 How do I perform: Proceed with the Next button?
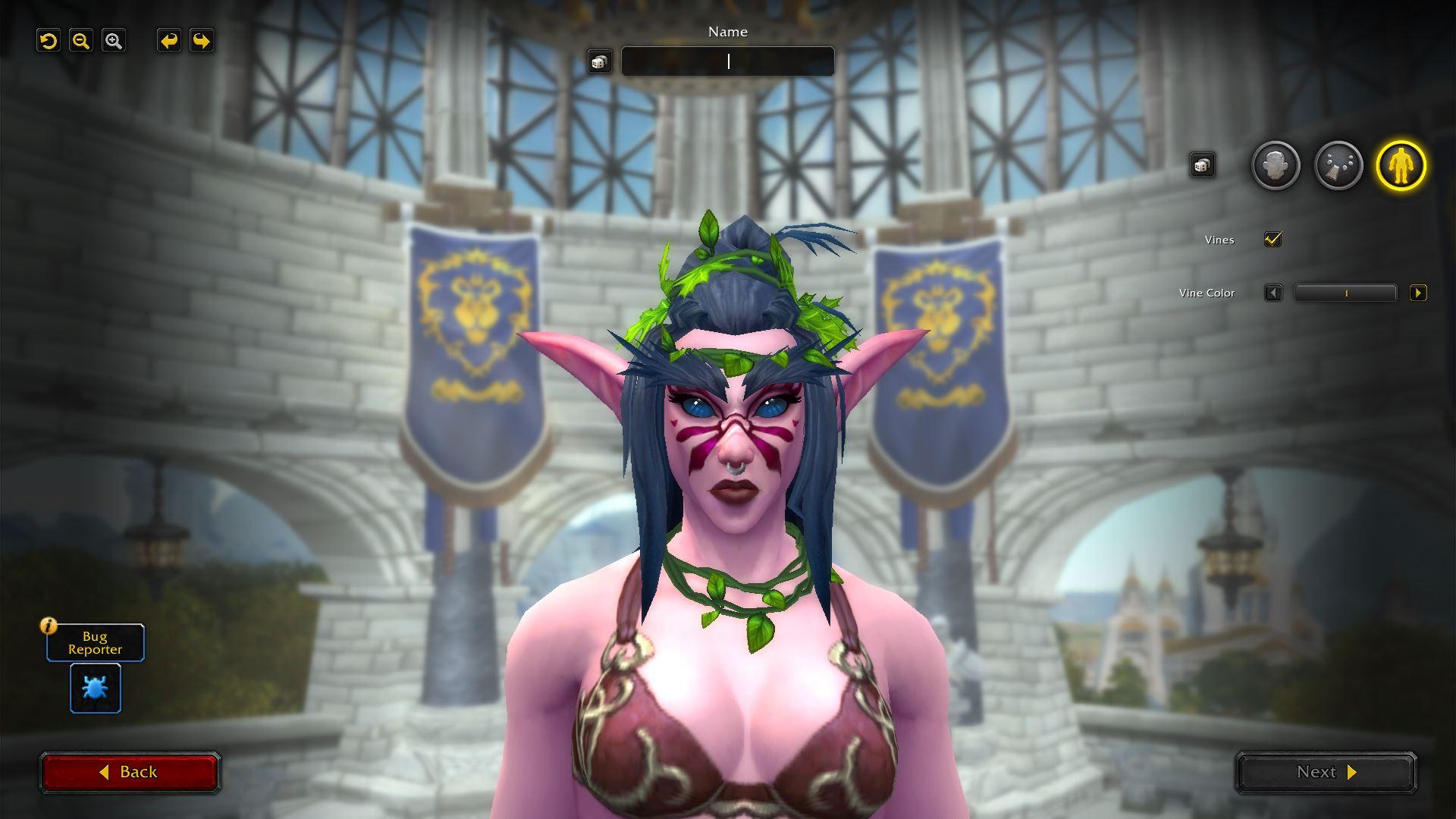[x=1326, y=772]
